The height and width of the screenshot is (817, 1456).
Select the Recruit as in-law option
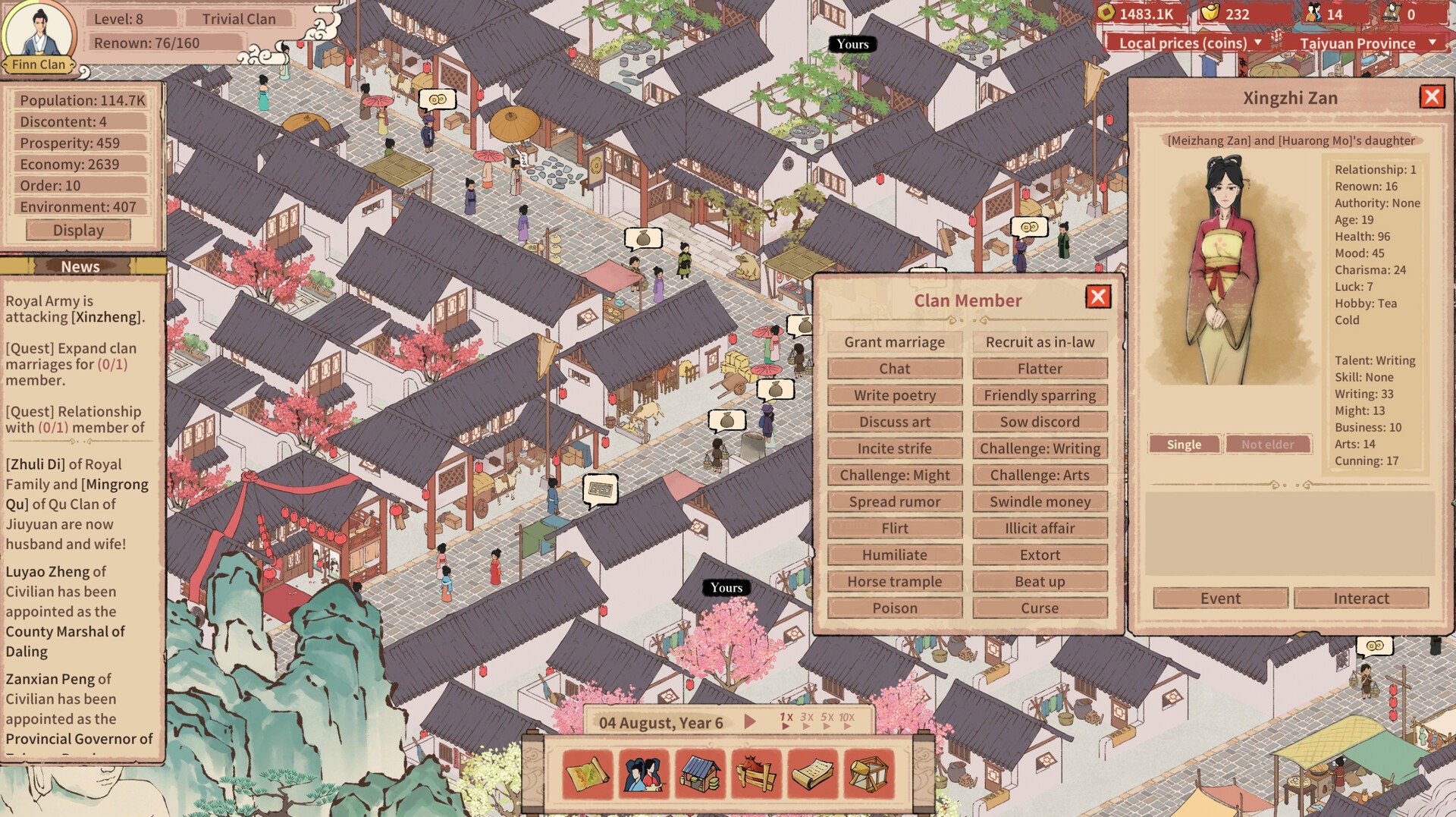[1040, 342]
